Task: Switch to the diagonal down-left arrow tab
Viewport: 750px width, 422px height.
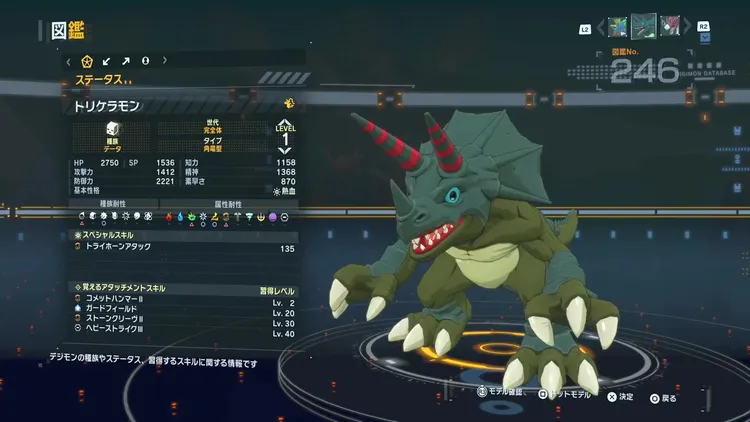Action: 107,60
